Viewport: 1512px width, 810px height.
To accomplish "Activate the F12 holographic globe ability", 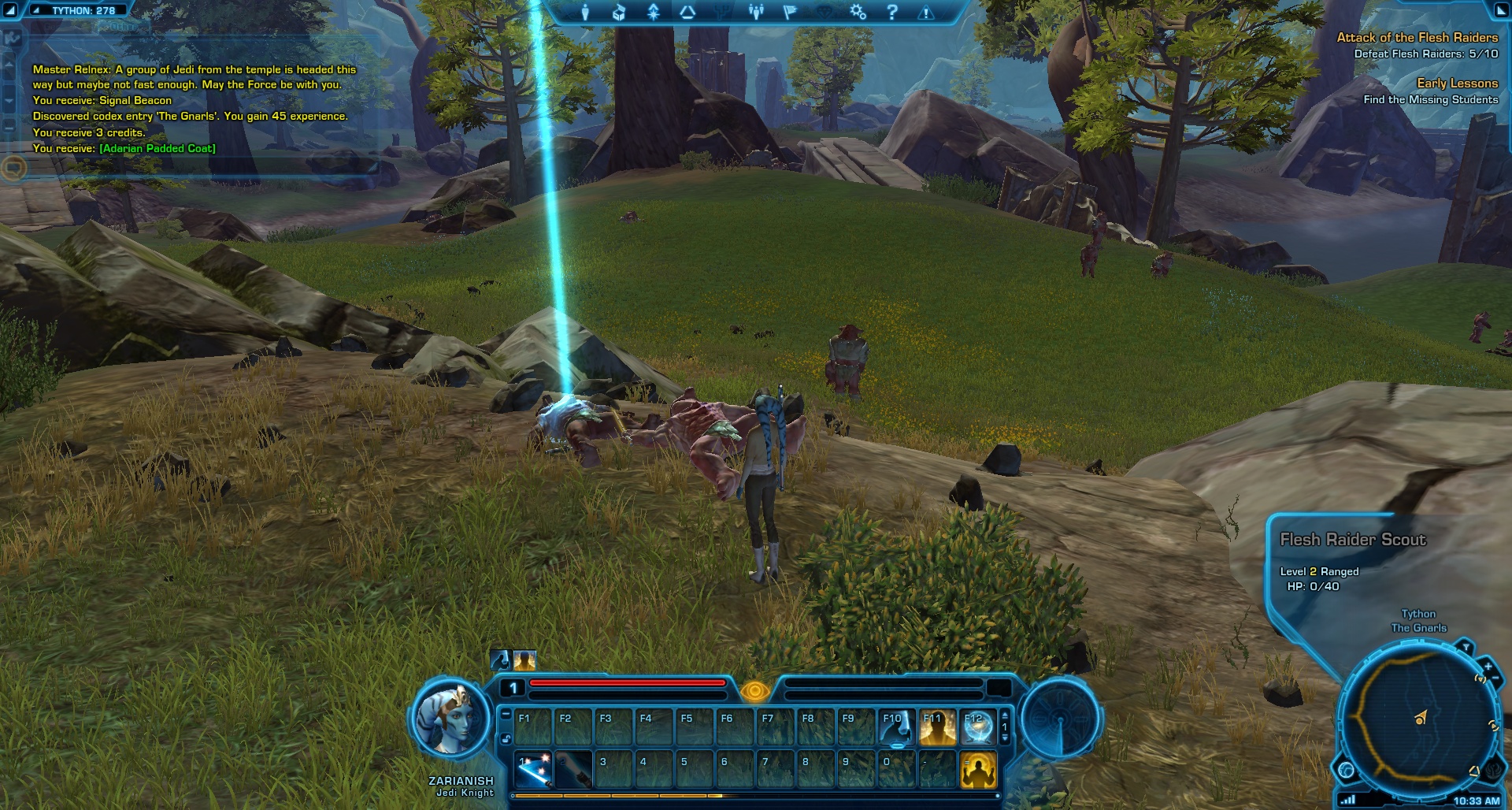I will (977, 727).
